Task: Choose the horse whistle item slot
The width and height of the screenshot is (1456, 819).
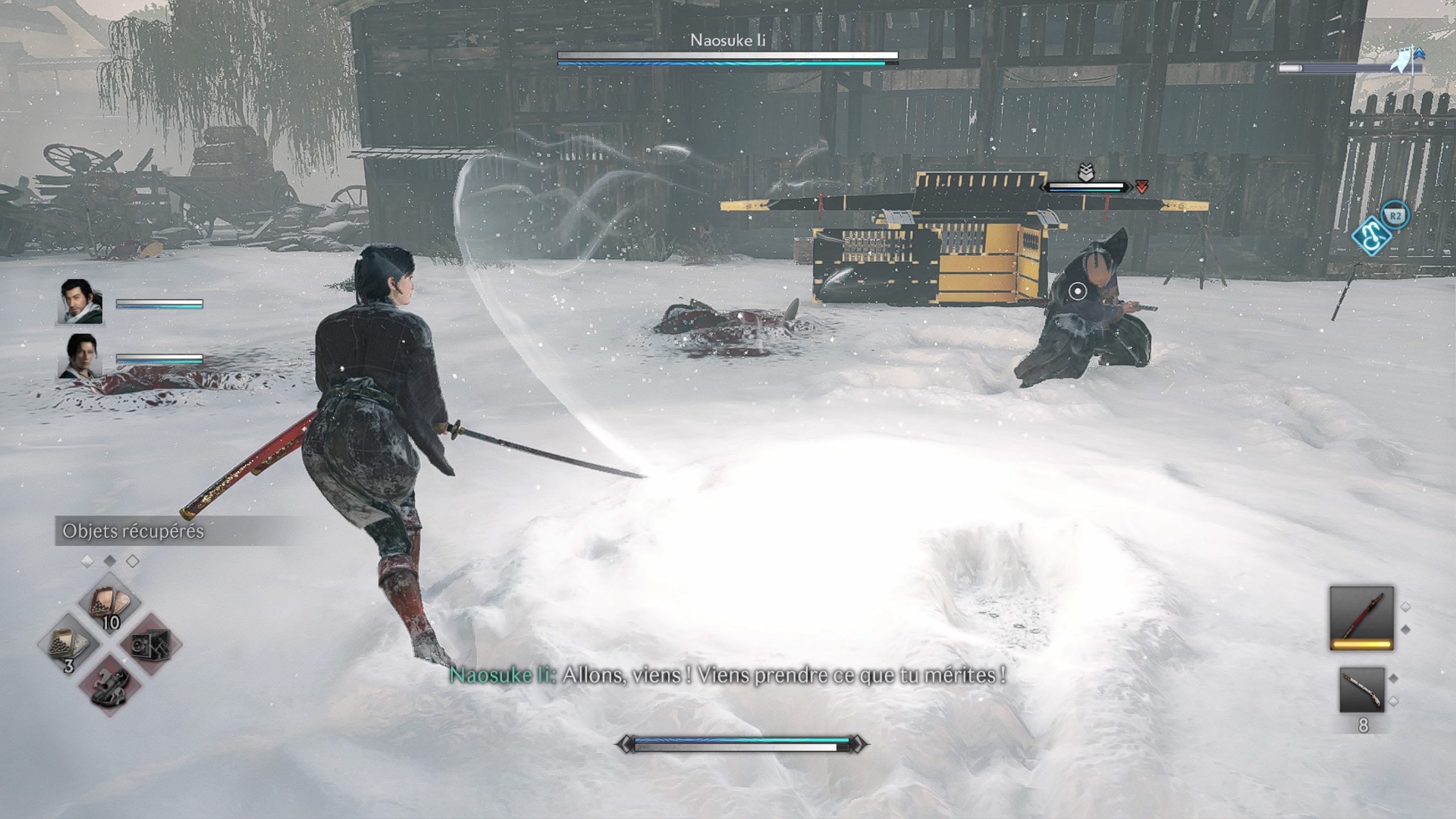Action: pos(110,684)
